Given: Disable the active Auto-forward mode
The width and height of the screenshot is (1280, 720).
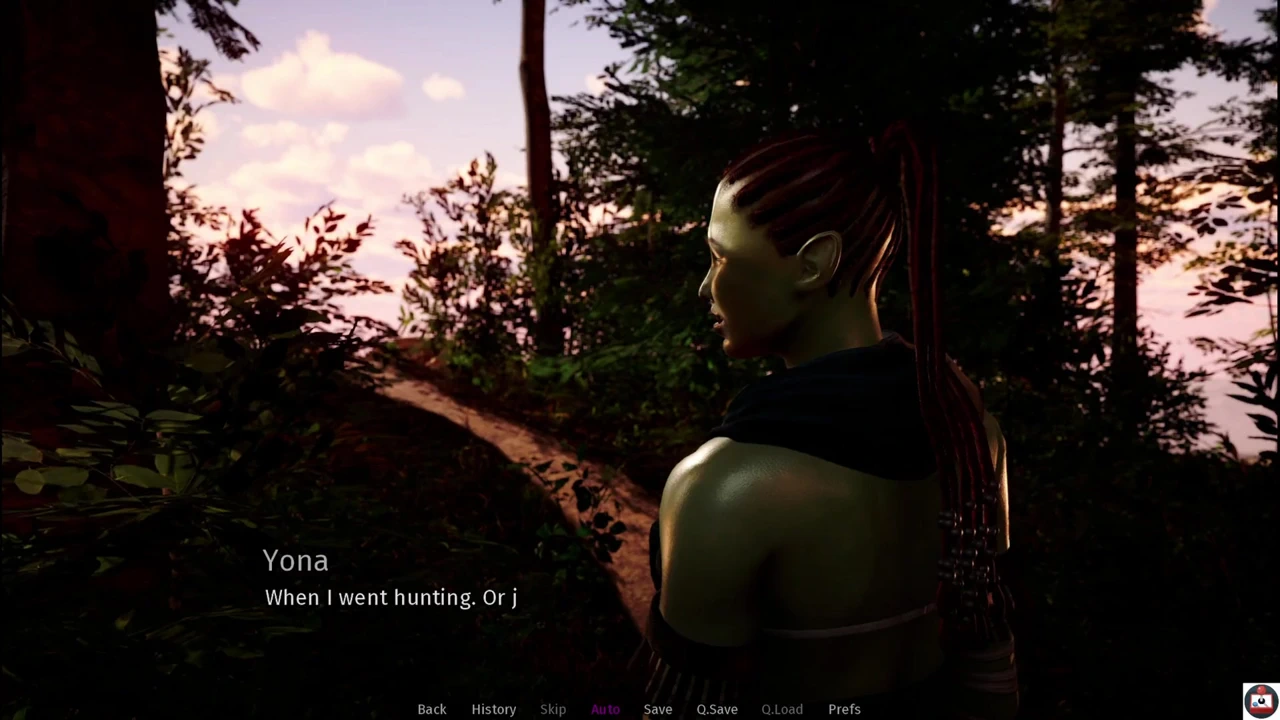Looking at the screenshot, I should click(605, 709).
